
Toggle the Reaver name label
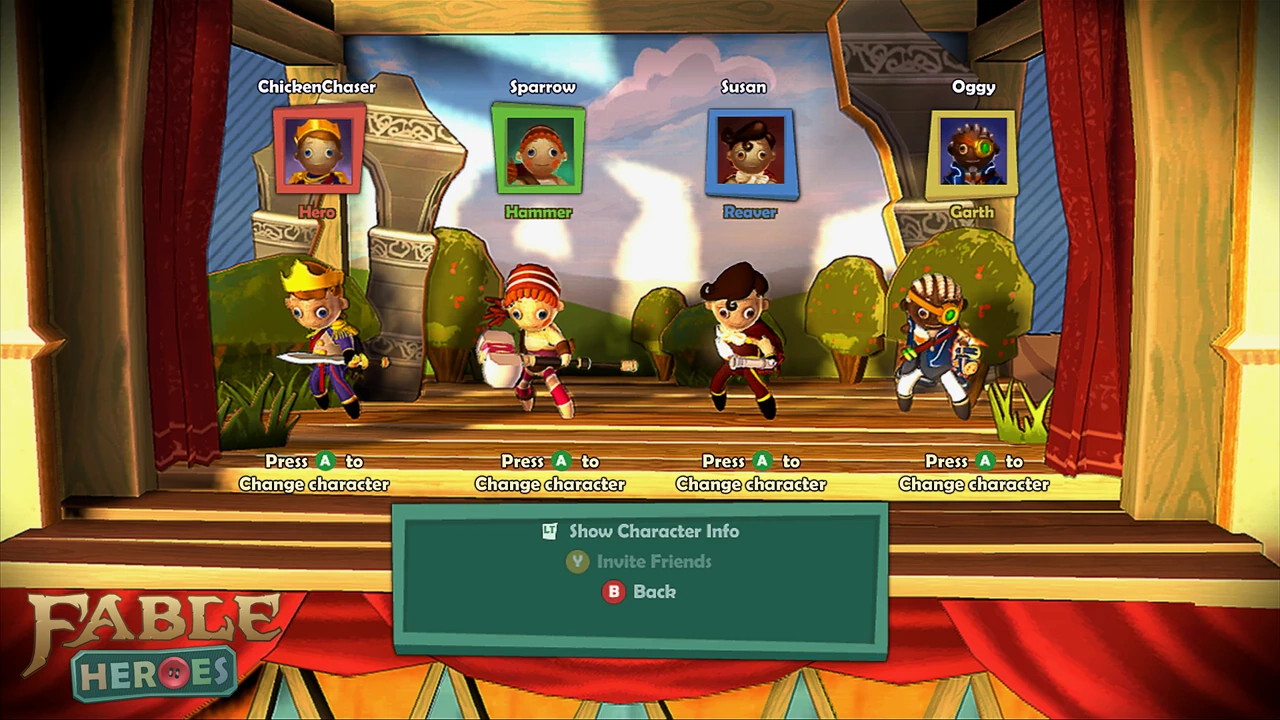pos(750,212)
